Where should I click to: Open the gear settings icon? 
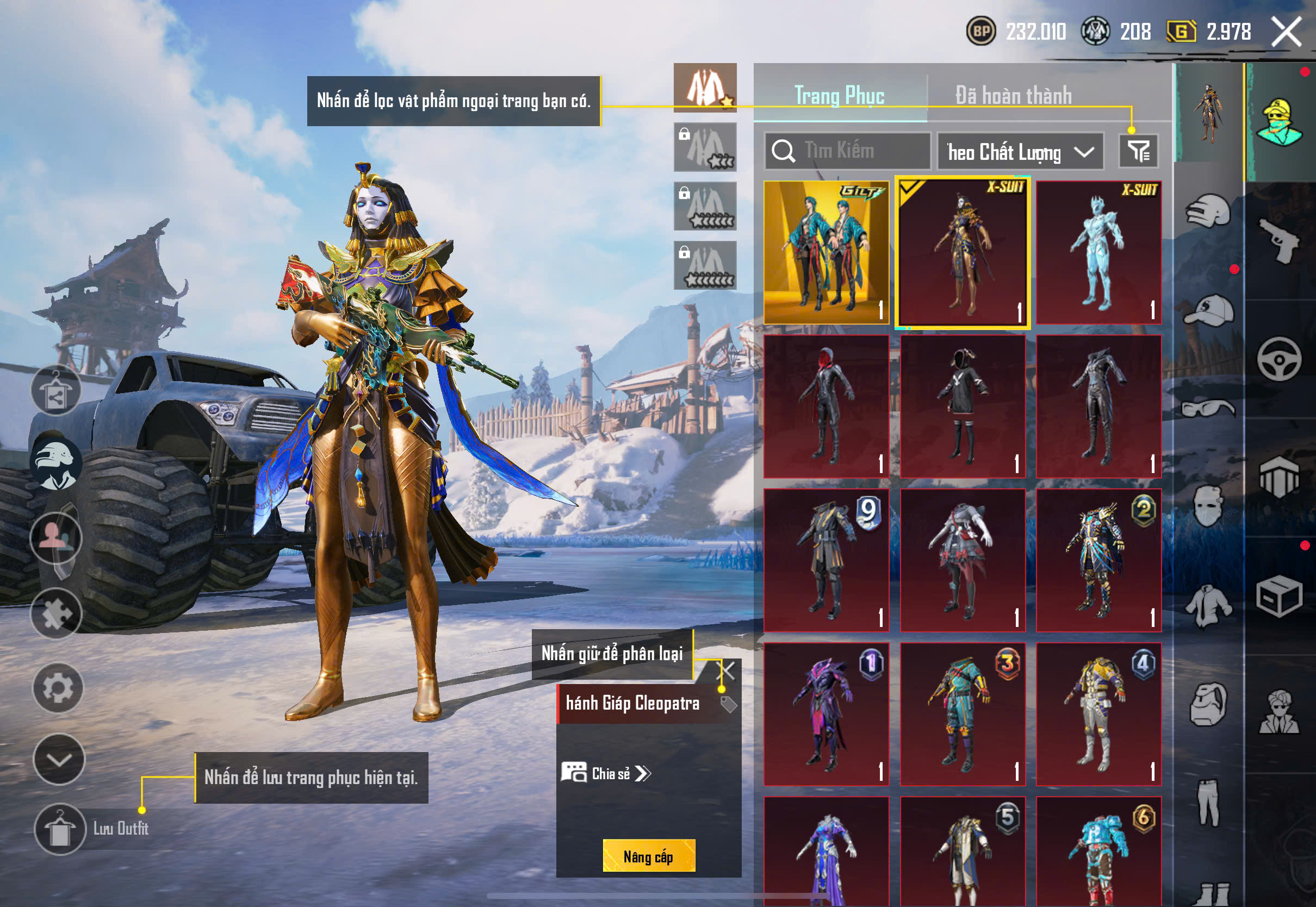click(x=58, y=688)
